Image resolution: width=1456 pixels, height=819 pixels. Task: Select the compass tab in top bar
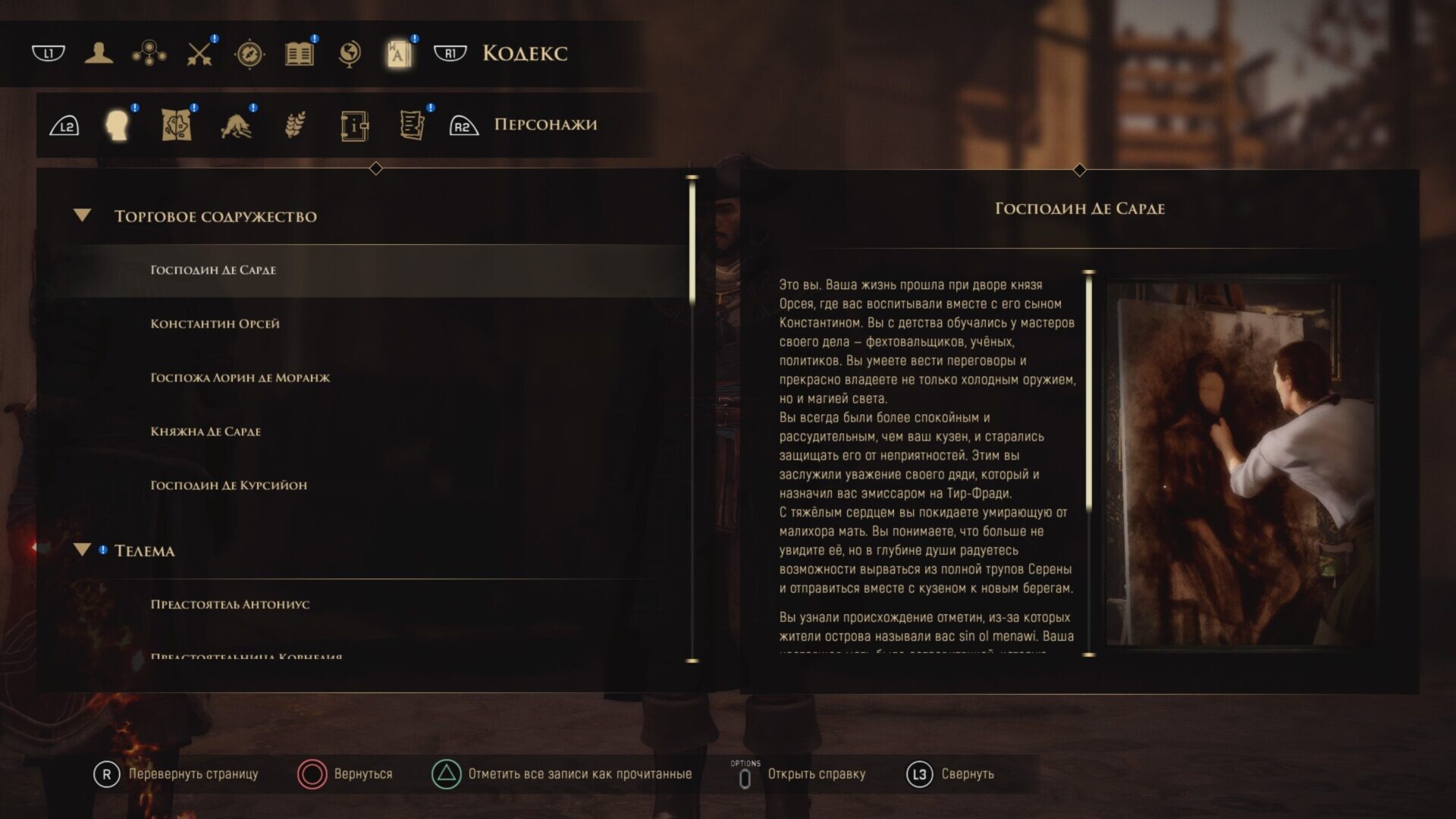point(249,53)
